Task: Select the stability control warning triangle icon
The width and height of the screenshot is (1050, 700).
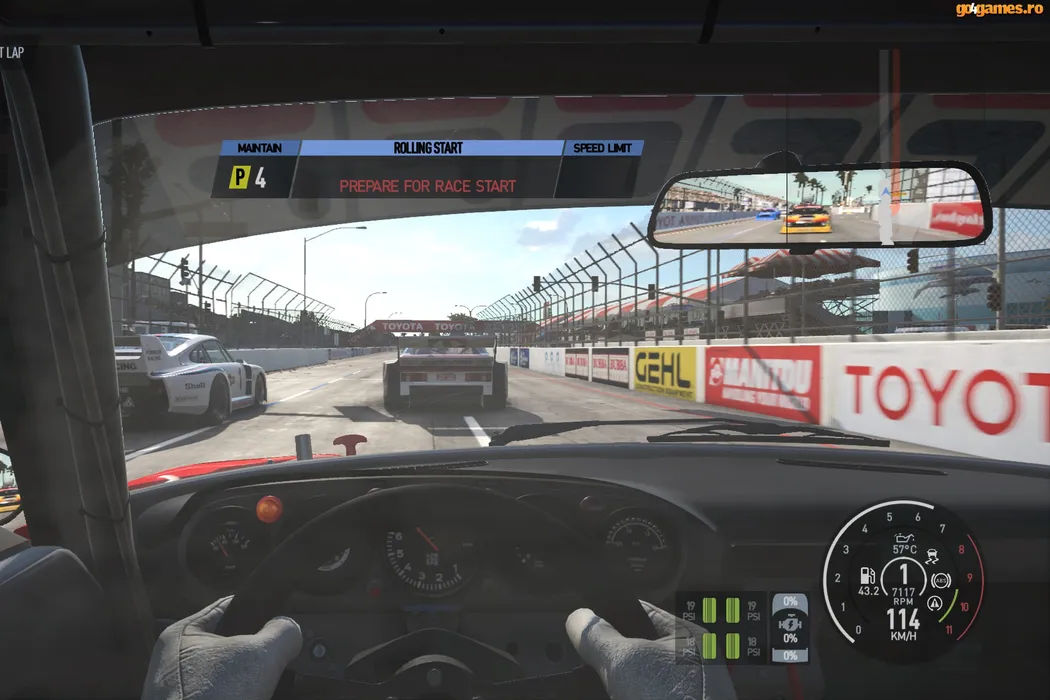Action: pos(934,603)
